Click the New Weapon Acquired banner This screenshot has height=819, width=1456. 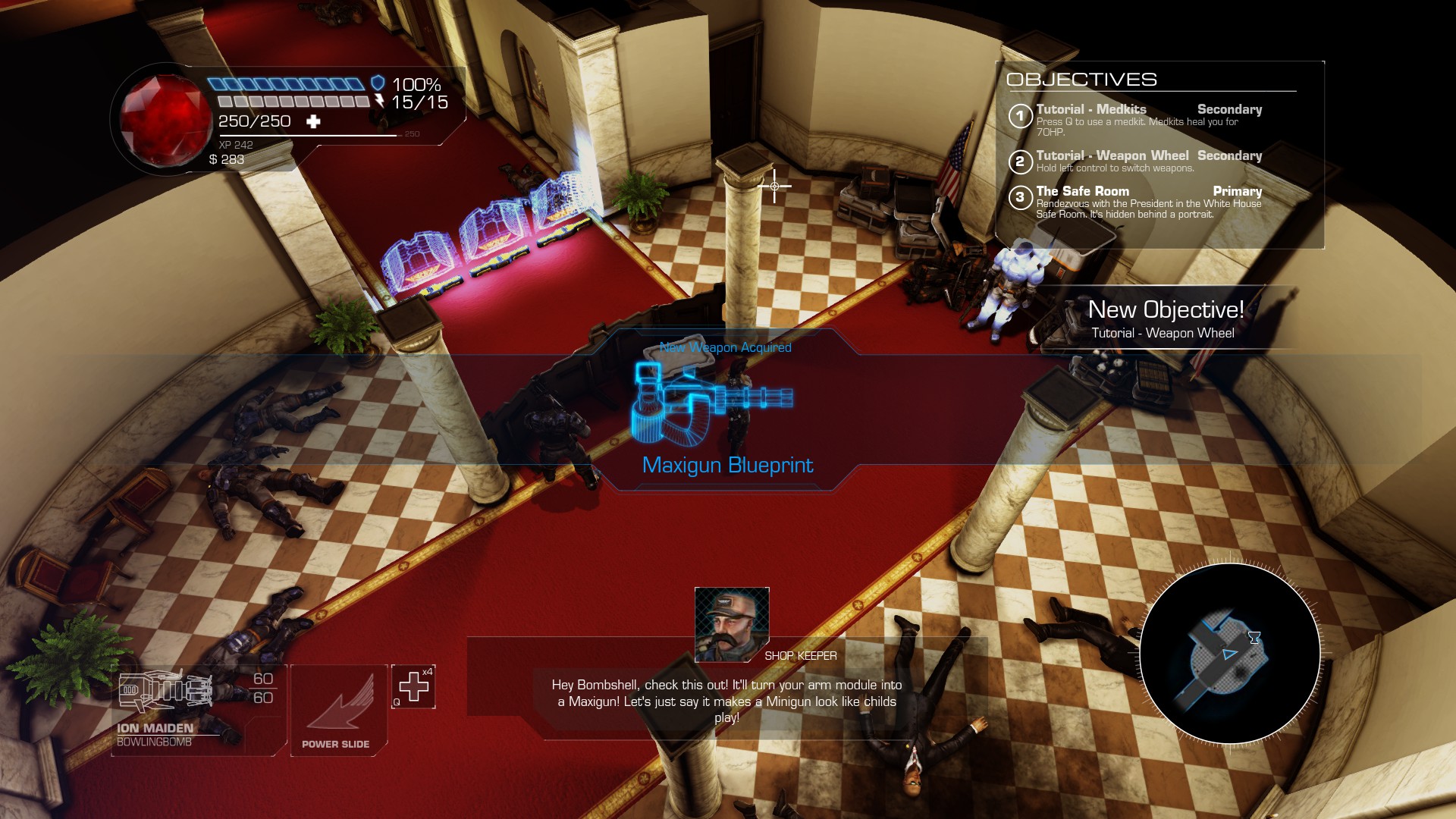[724, 347]
